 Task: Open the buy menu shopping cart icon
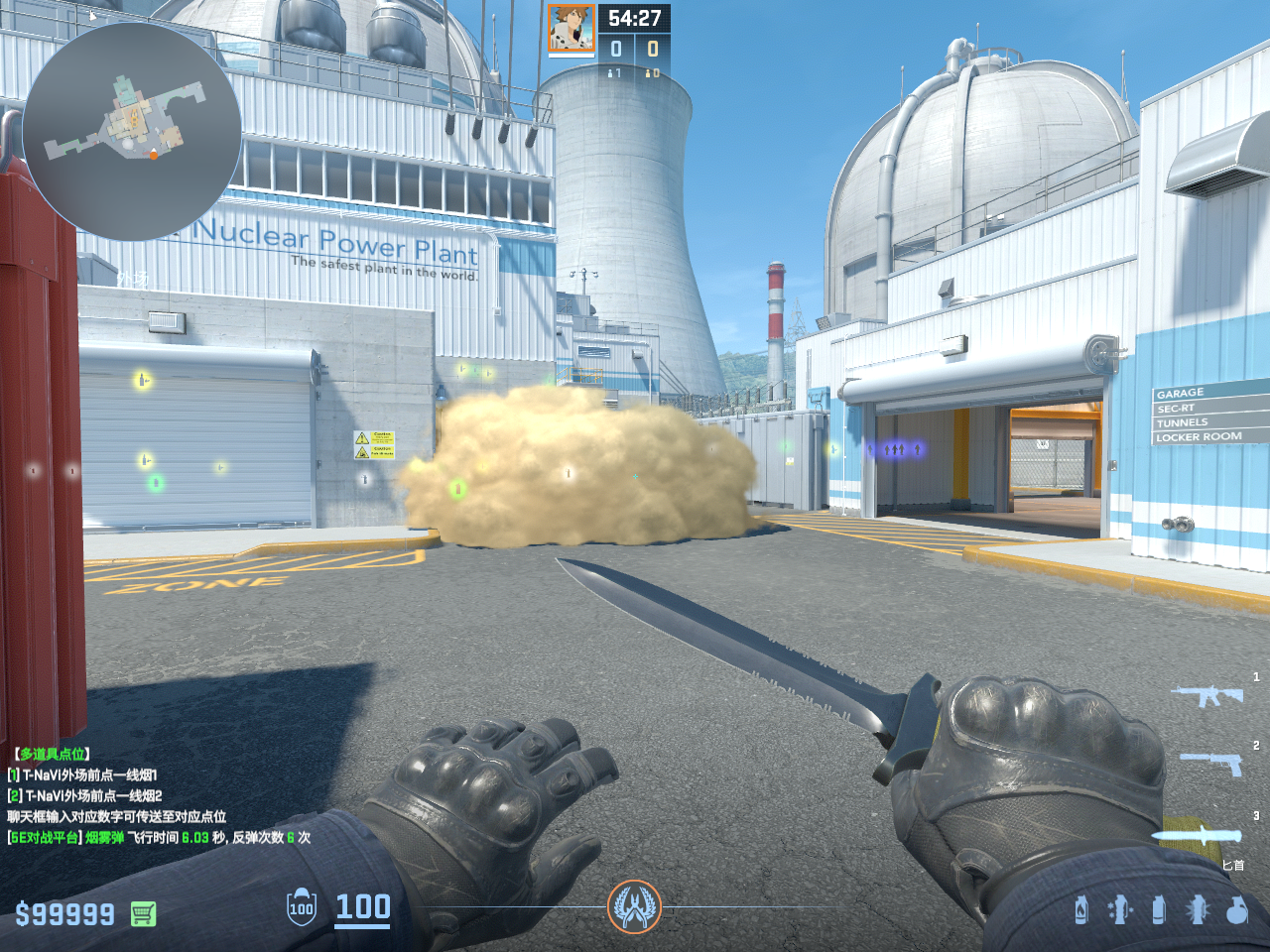[x=143, y=913]
